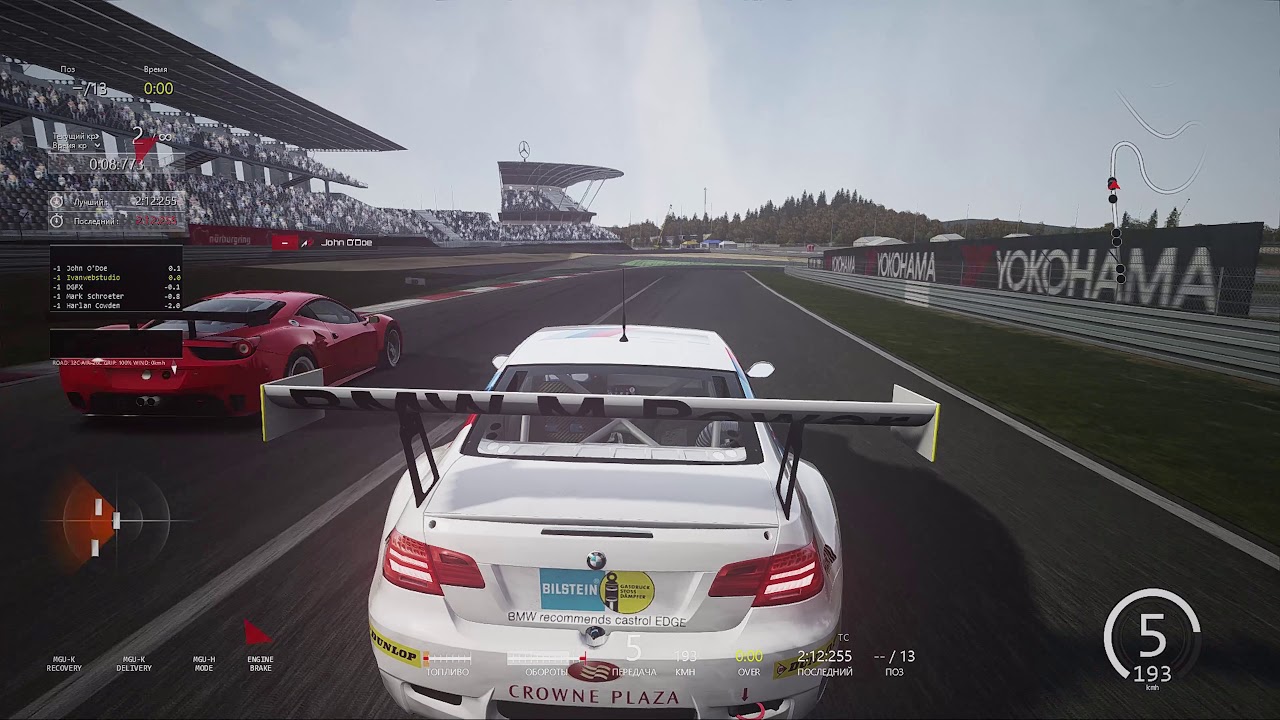Screen dimensions: 1280x720
Task: Click the red minus on John O'Doe tag
Action: click(x=287, y=242)
